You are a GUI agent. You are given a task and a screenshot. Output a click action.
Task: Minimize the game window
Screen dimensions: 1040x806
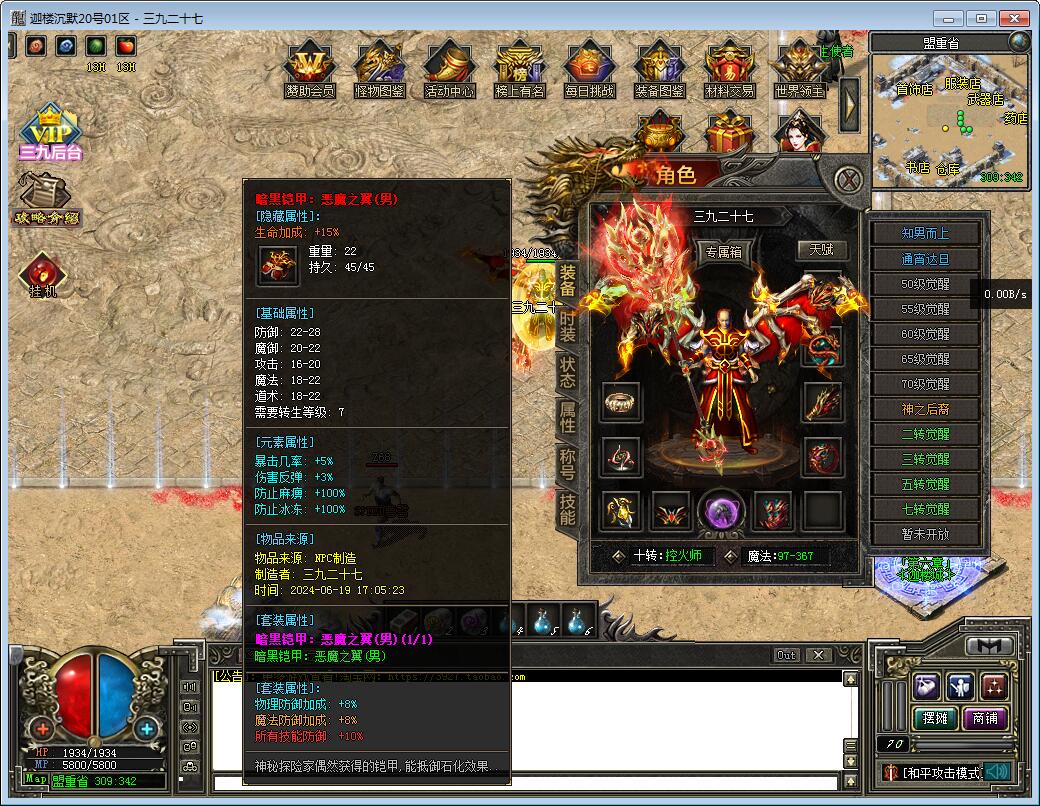pyautogui.click(x=949, y=18)
